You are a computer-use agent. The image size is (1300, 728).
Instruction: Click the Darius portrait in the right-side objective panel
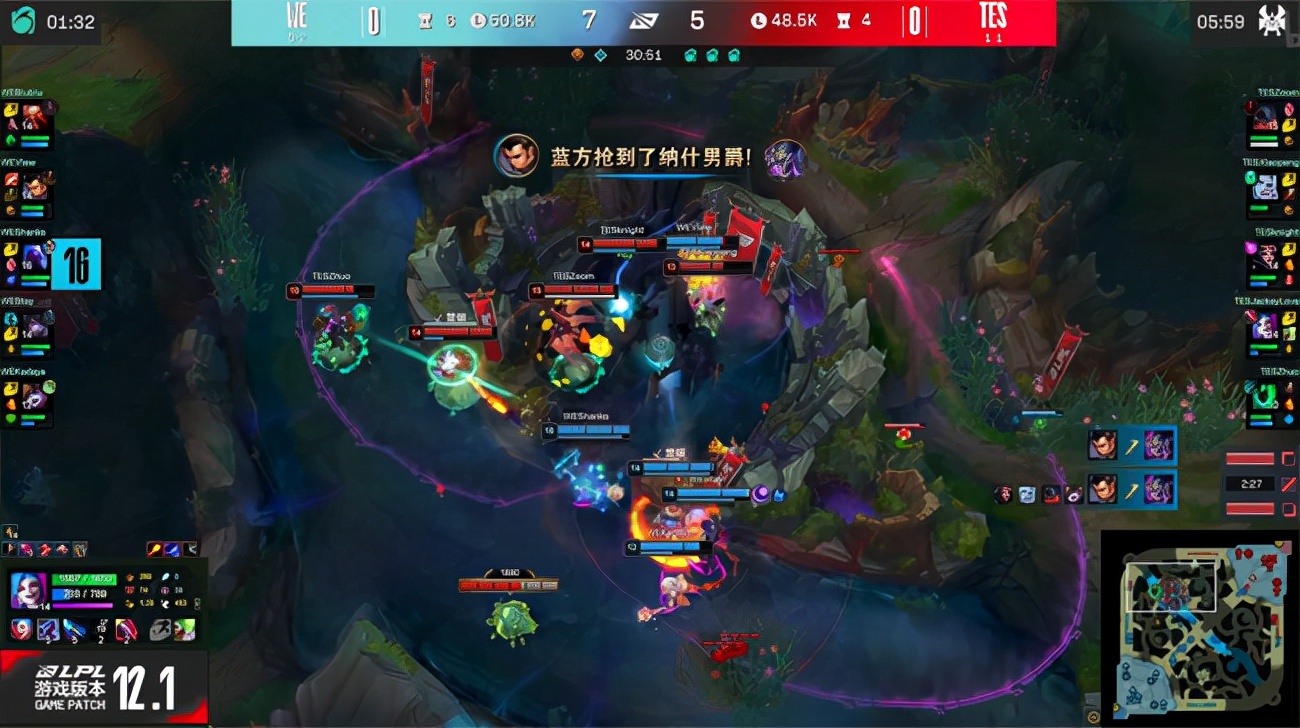pos(1103,445)
